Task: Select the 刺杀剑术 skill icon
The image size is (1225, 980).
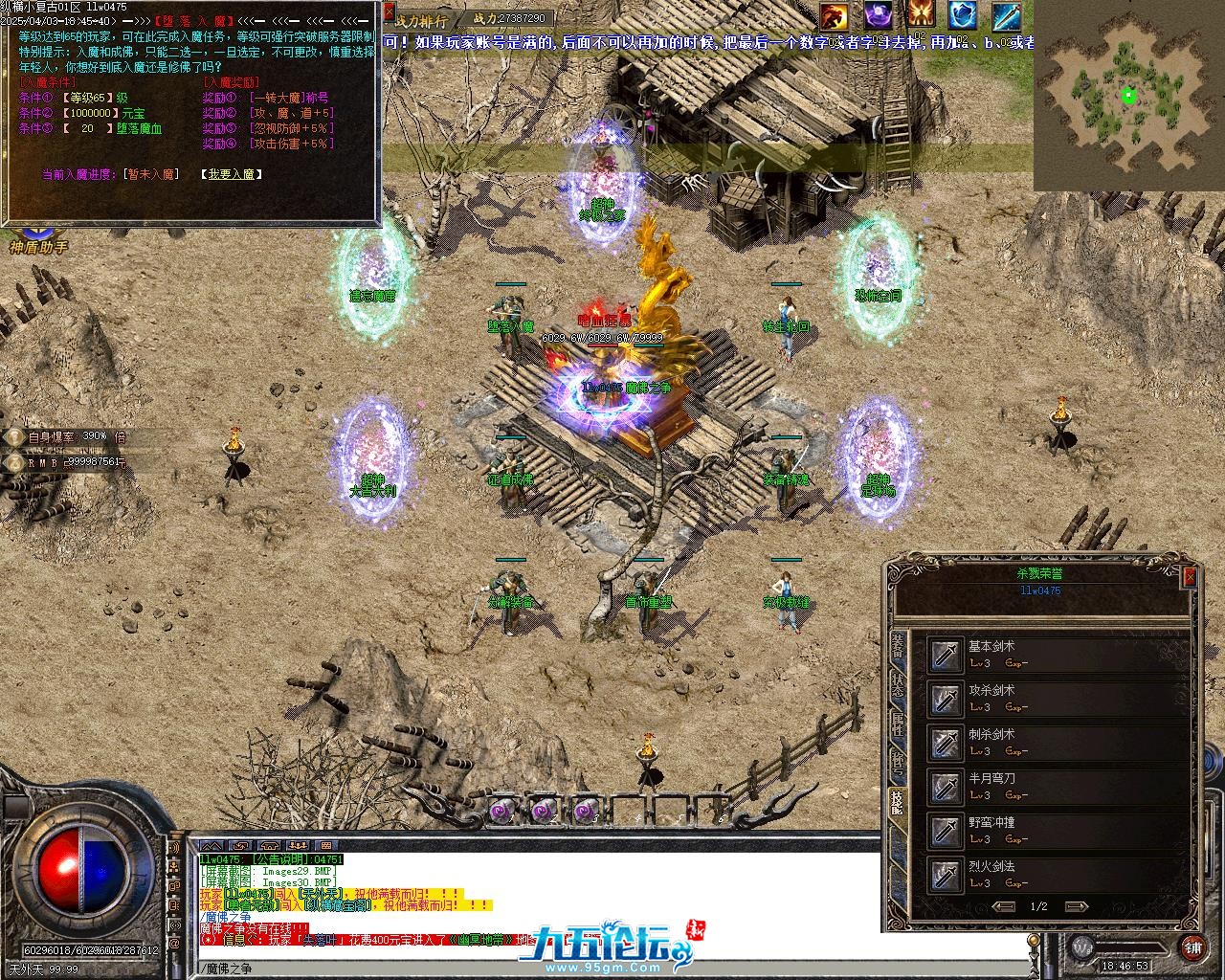Action: 947,743
